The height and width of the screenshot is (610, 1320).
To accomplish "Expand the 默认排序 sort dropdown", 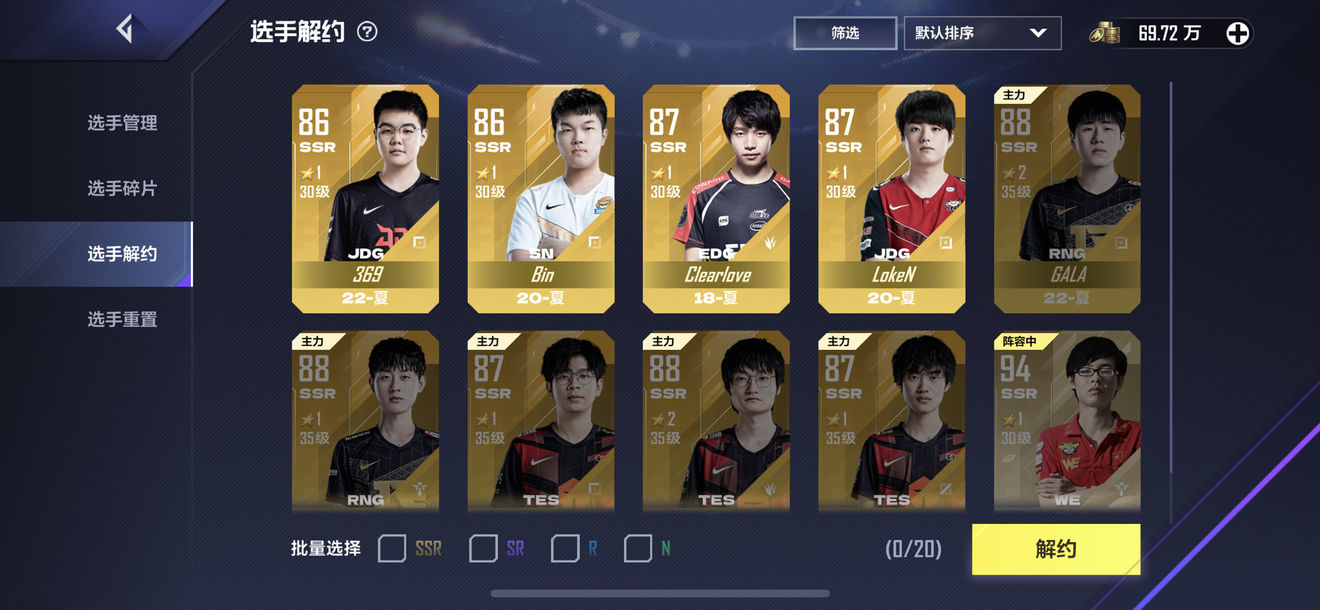I will point(982,33).
